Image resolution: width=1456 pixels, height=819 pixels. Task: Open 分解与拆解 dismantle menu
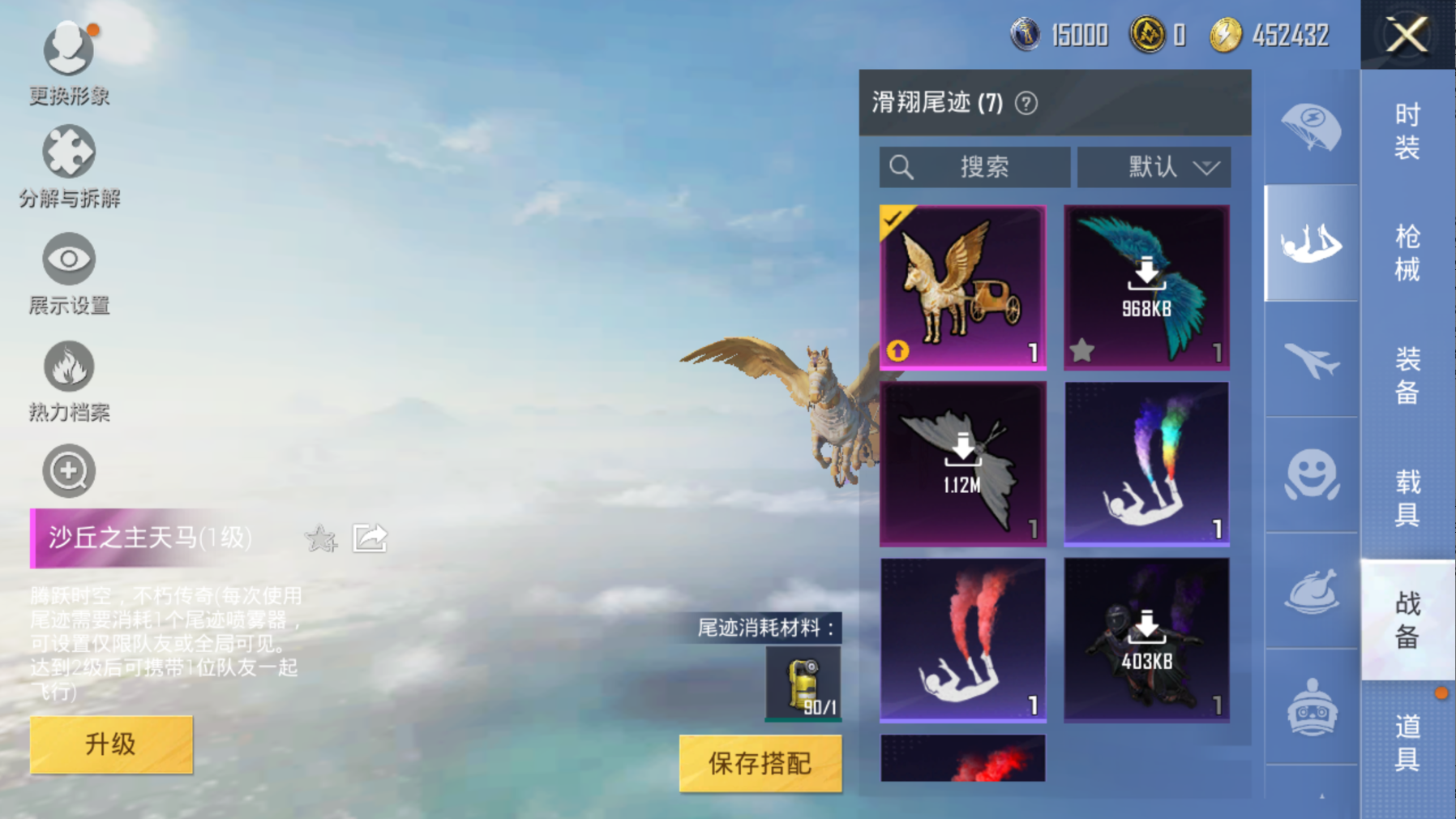pyautogui.click(x=69, y=166)
